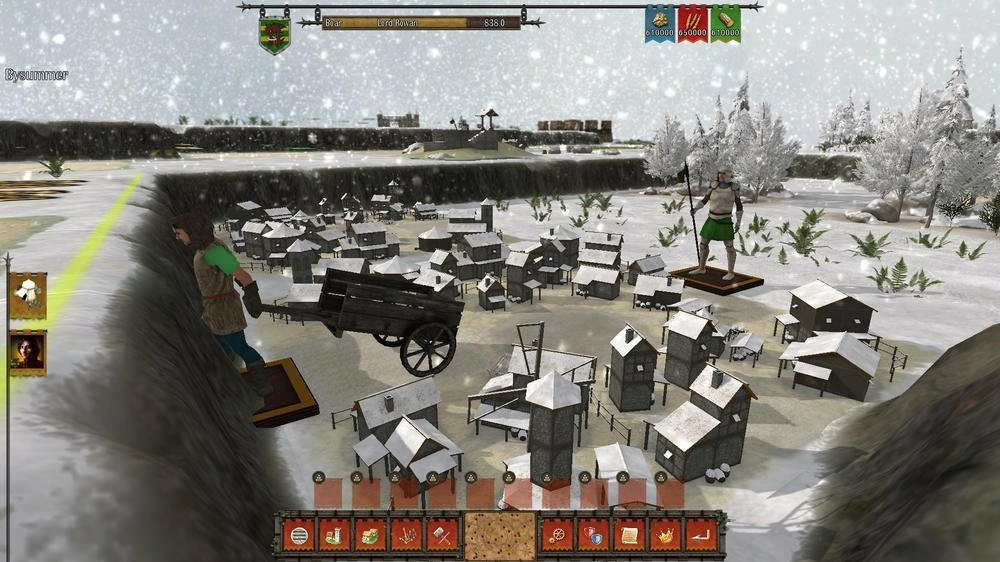The image size is (1000, 562).
Task: Select the hammer and tools icon
Action: (442, 536)
